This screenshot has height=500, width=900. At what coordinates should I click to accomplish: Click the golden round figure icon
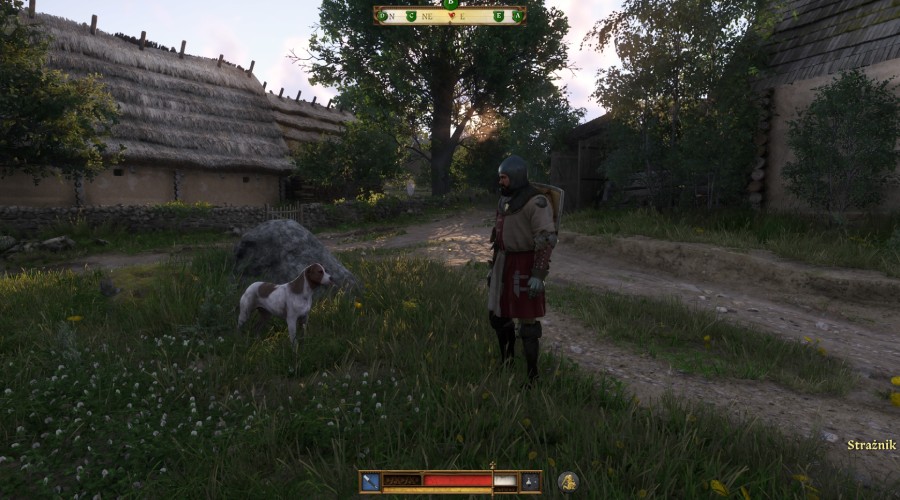[x=568, y=481]
